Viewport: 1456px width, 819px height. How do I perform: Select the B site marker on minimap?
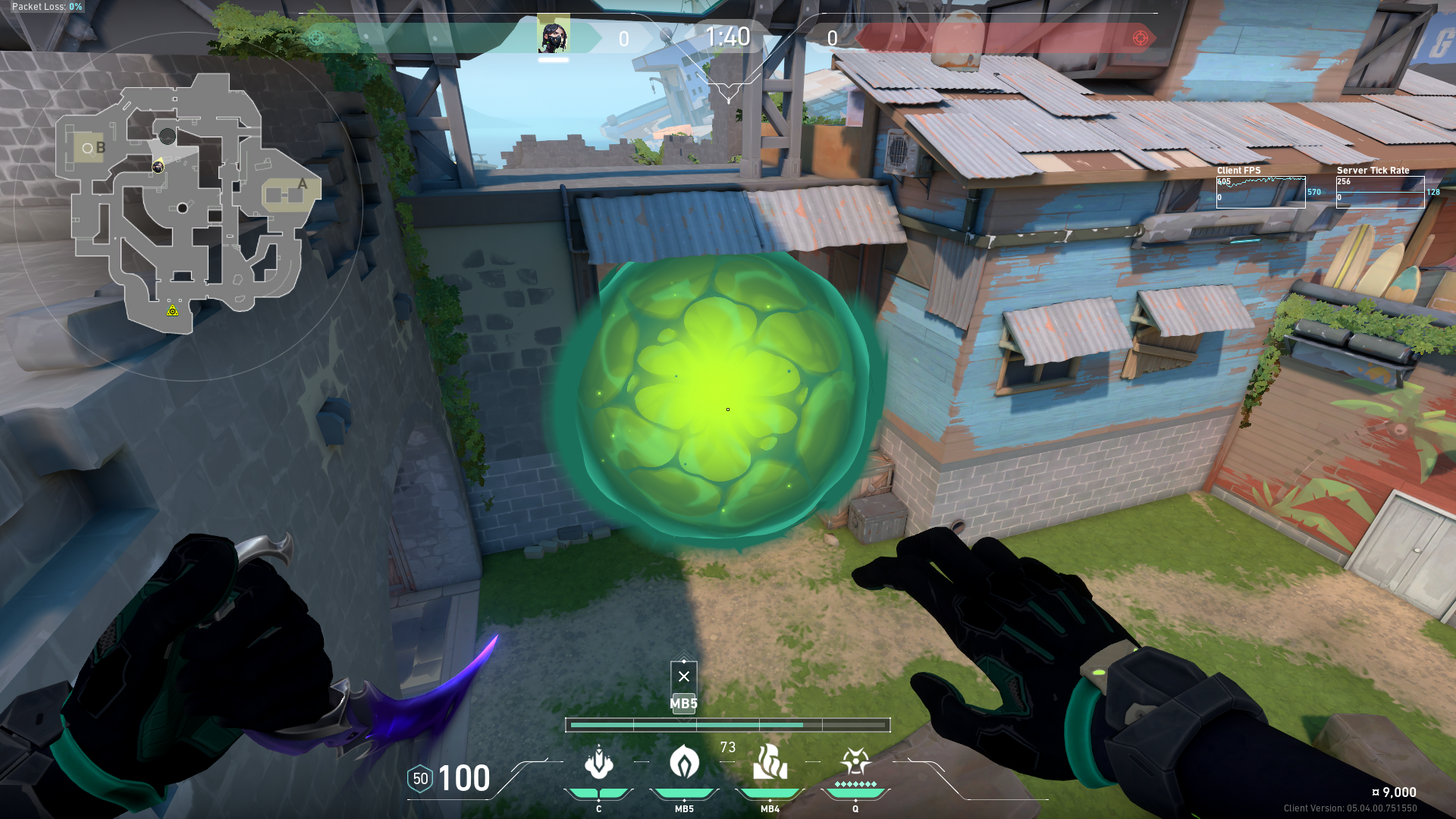point(100,148)
